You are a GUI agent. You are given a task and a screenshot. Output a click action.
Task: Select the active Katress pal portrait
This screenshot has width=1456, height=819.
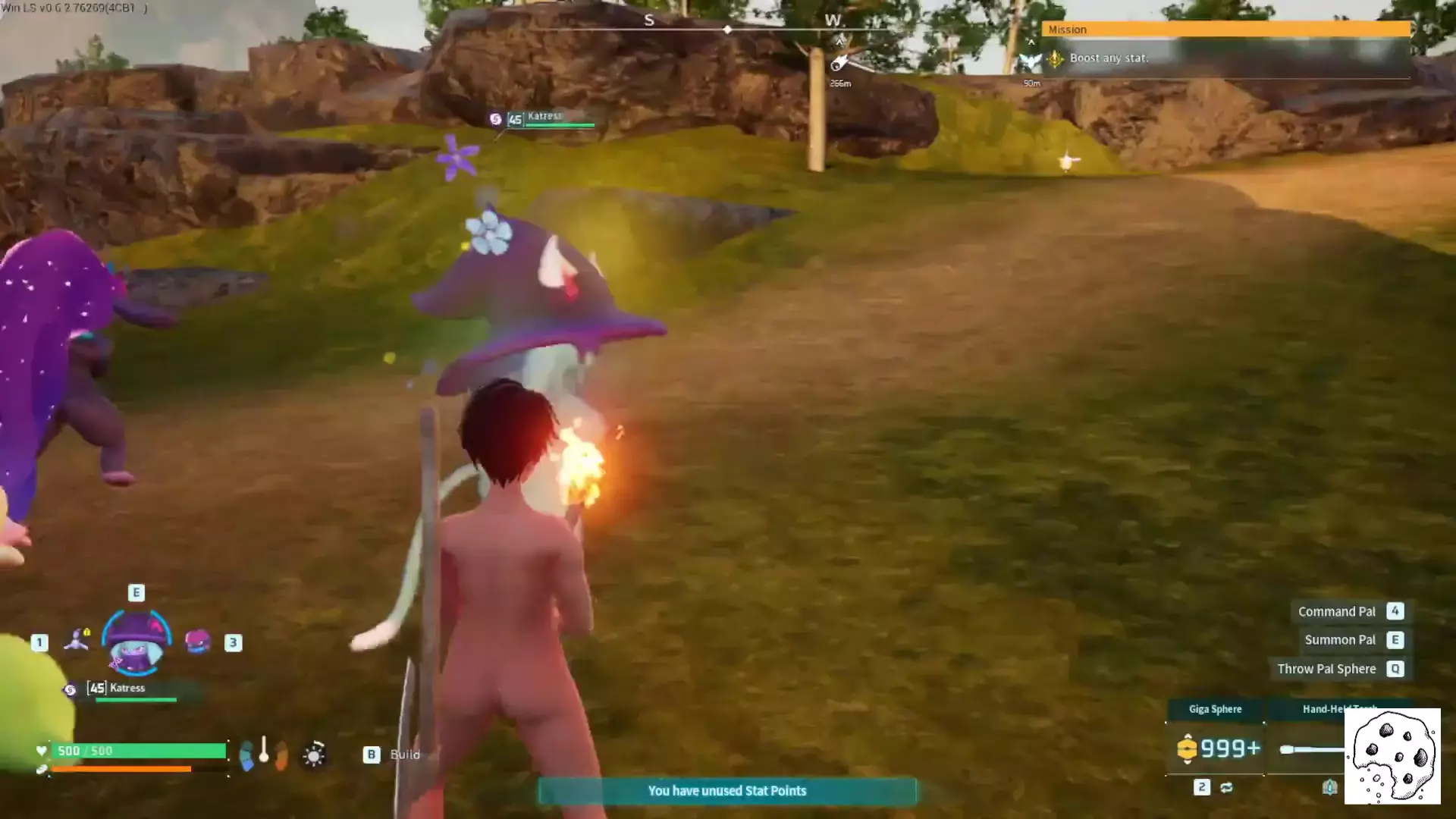pos(136,643)
